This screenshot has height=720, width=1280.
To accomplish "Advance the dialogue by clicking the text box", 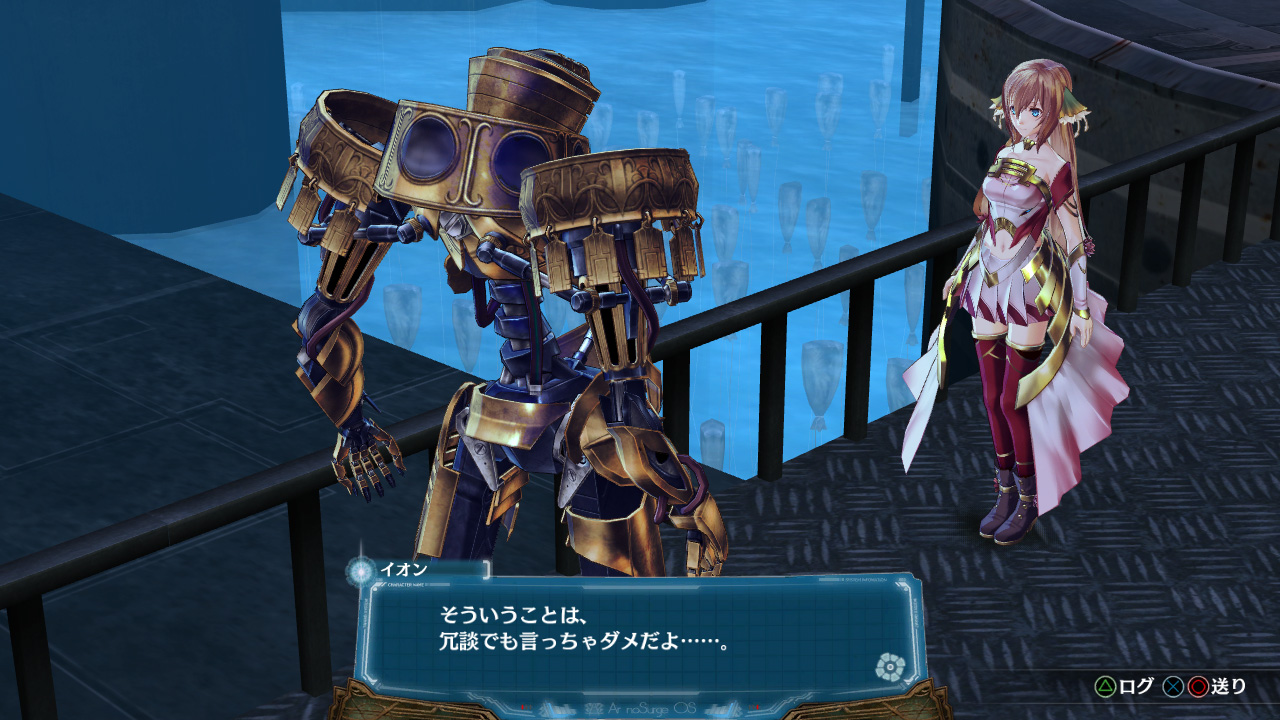I will (x=640, y=630).
